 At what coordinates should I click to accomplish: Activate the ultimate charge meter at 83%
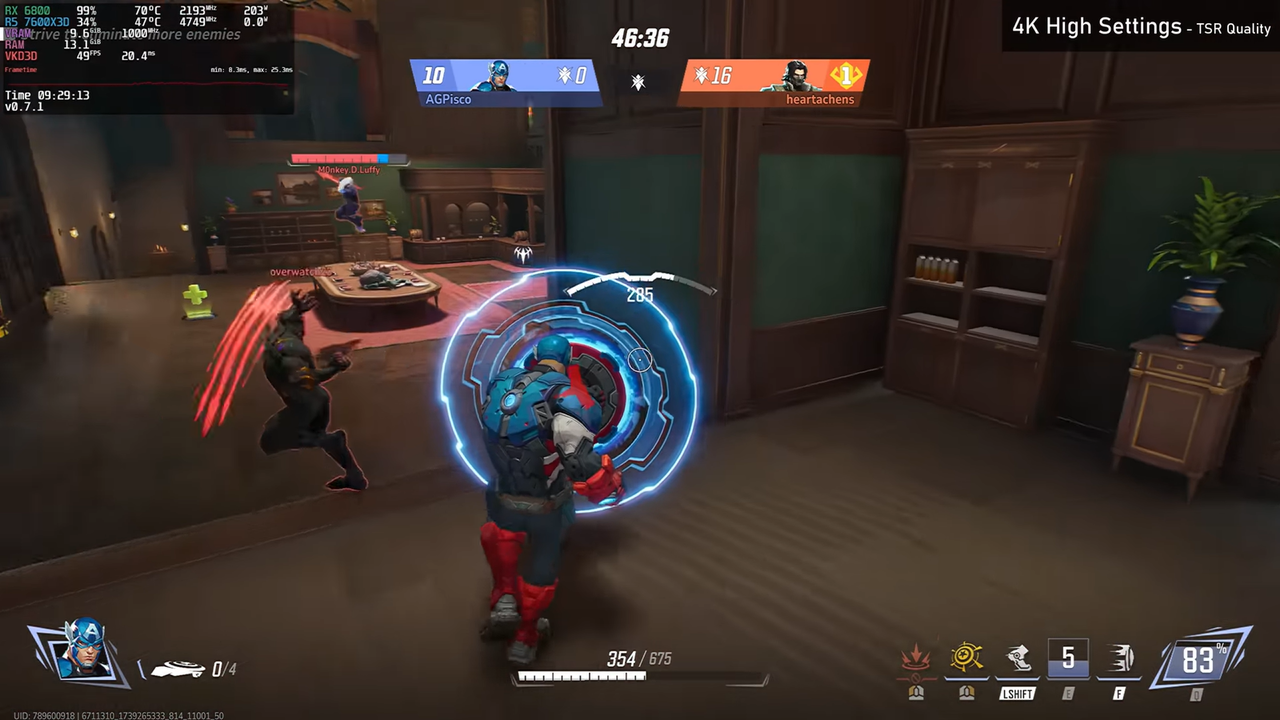1198,660
